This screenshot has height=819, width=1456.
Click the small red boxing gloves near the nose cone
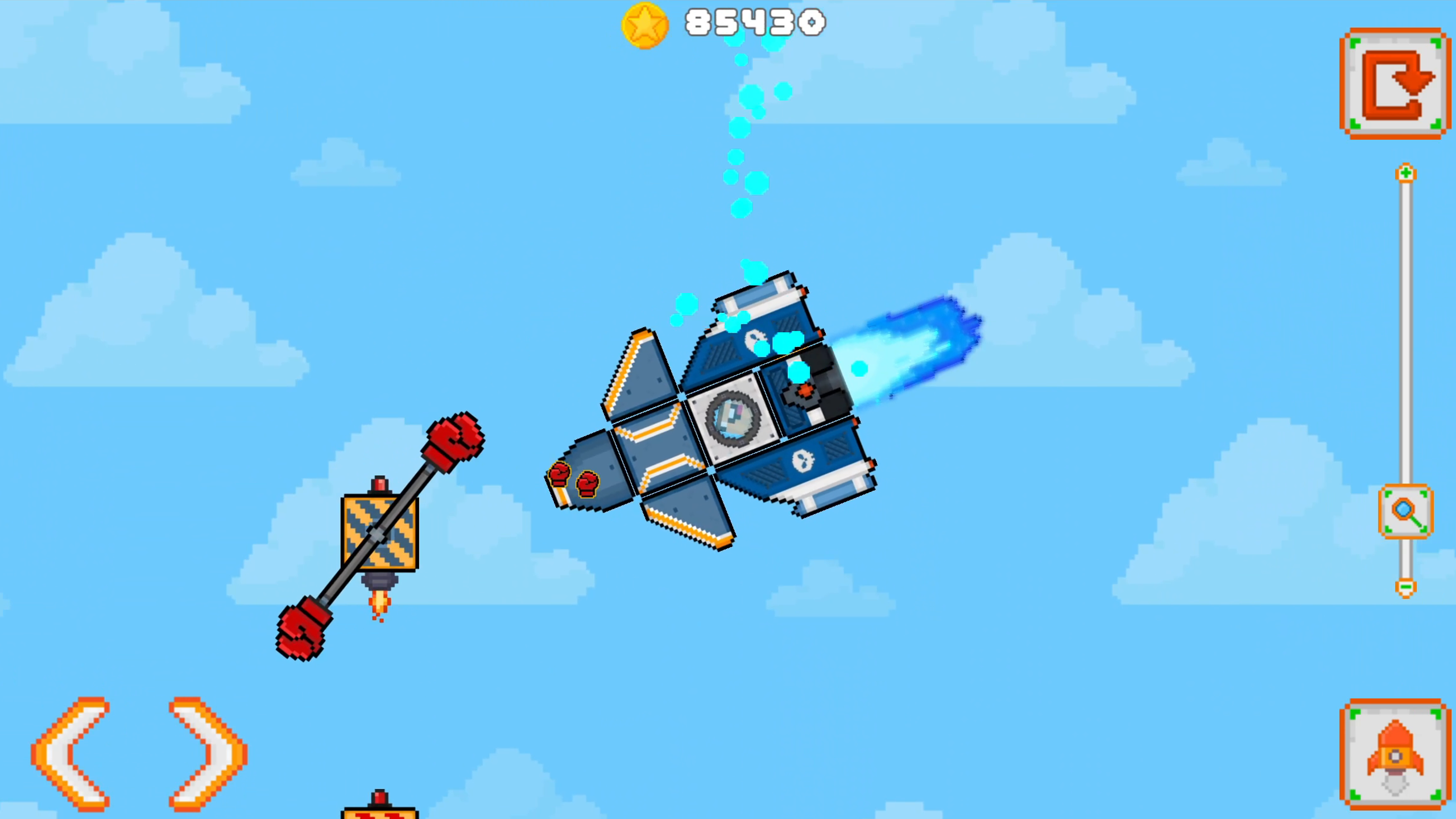pos(574,478)
